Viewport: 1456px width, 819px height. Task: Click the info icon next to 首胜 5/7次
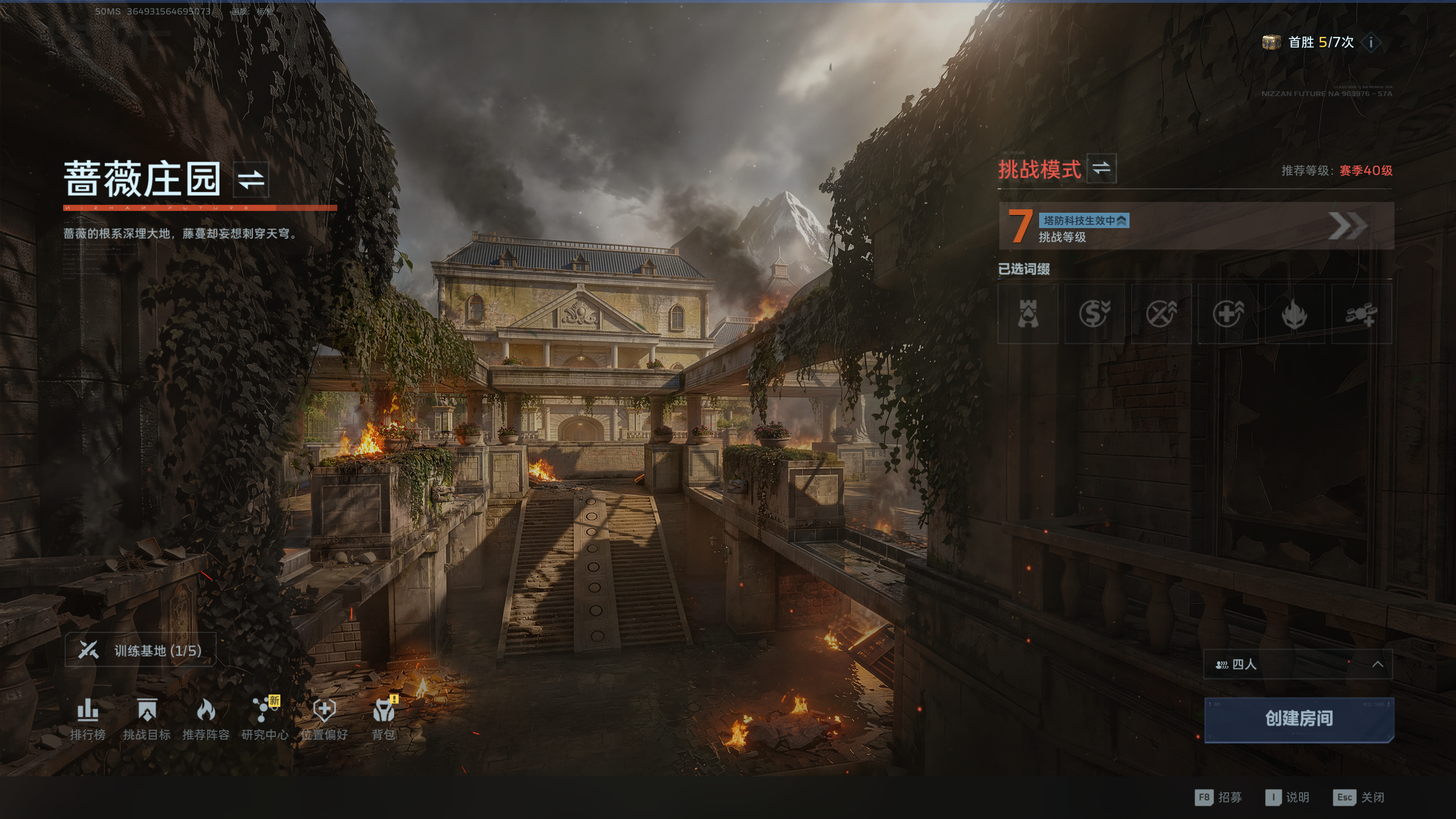[x=1371, y=42]
